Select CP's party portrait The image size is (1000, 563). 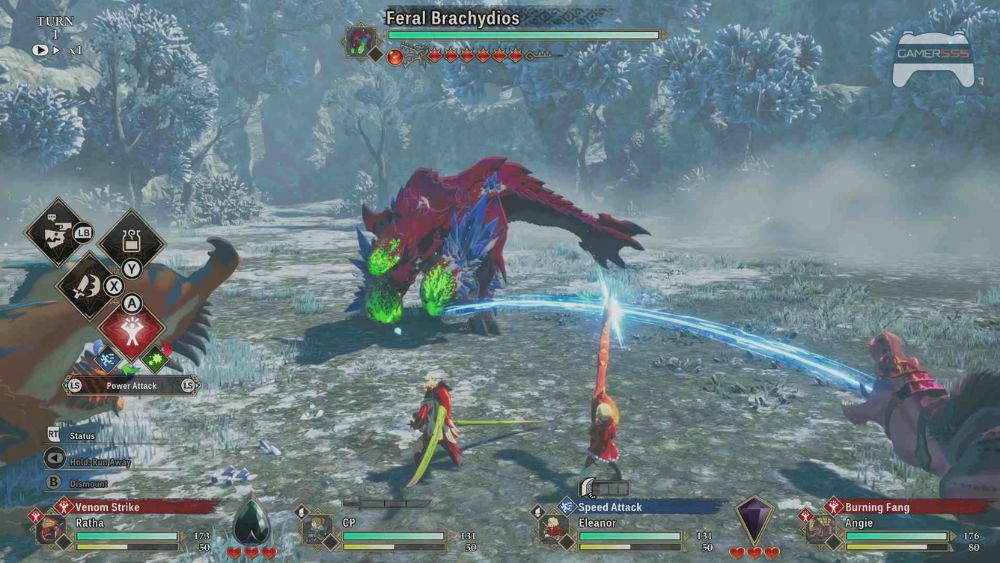[x=318, y=529]
